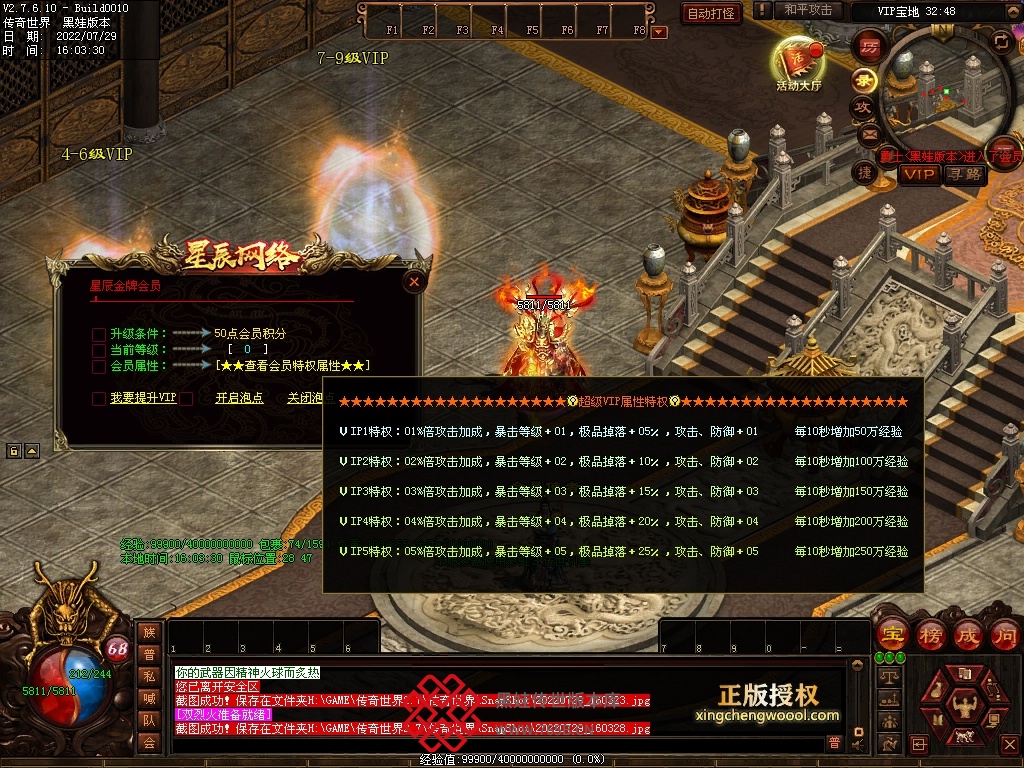Choose 我要提升VIP option
Image resolution: width=1024 pixels, height=768 pixels.
[143, 398]
